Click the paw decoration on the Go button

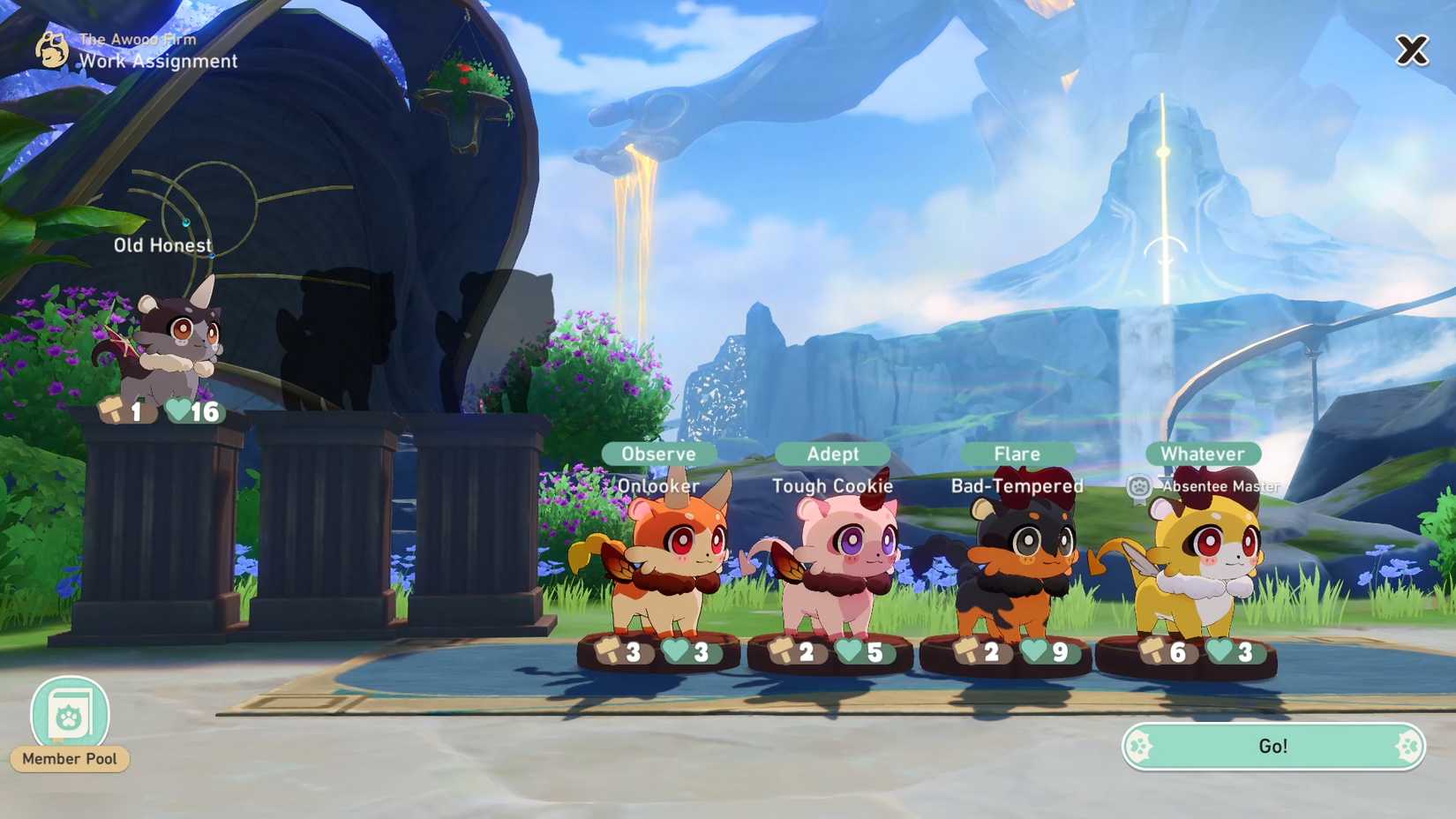click(x=1138, y=746)
